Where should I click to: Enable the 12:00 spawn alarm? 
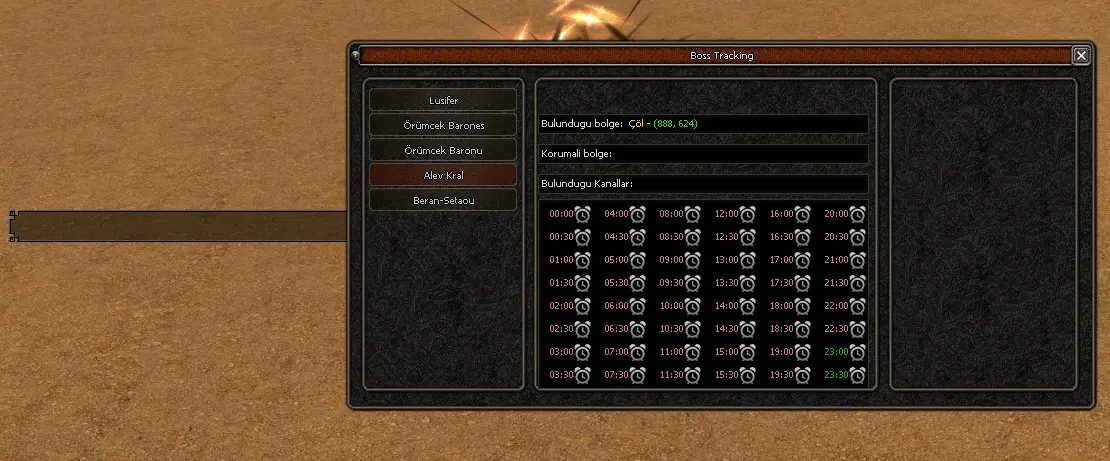point(747,213)
